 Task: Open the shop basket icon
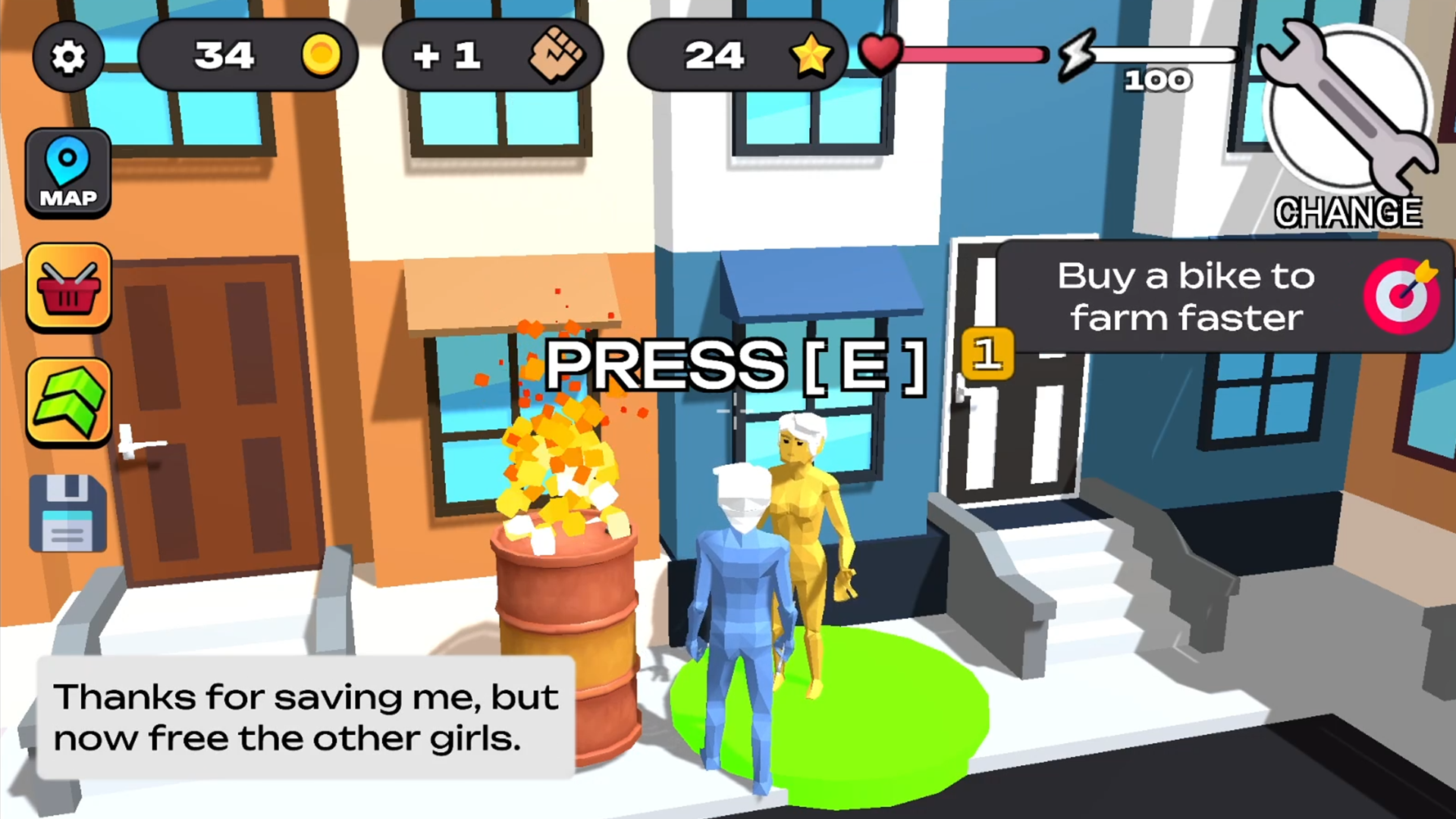point(68,287)
